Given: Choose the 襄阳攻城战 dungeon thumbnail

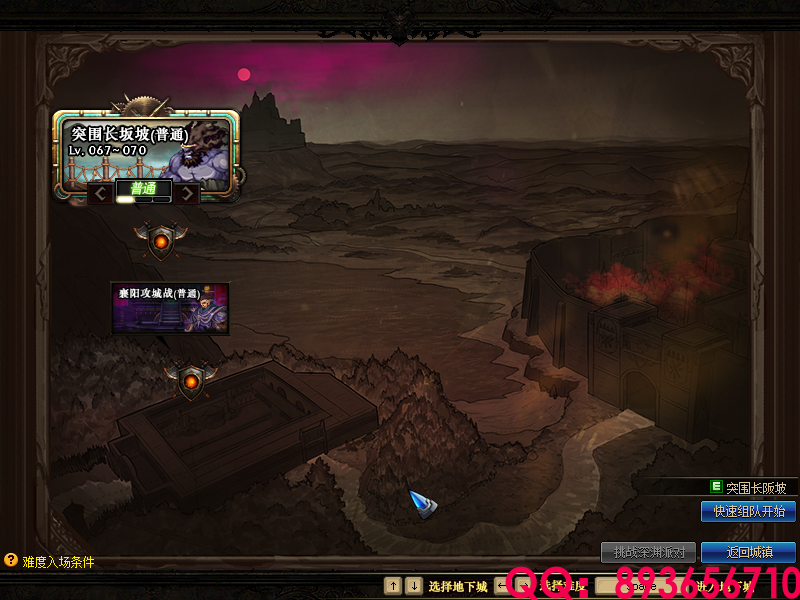Looking at the screenshot, I should pyautogui.click(x=169, y=306).
